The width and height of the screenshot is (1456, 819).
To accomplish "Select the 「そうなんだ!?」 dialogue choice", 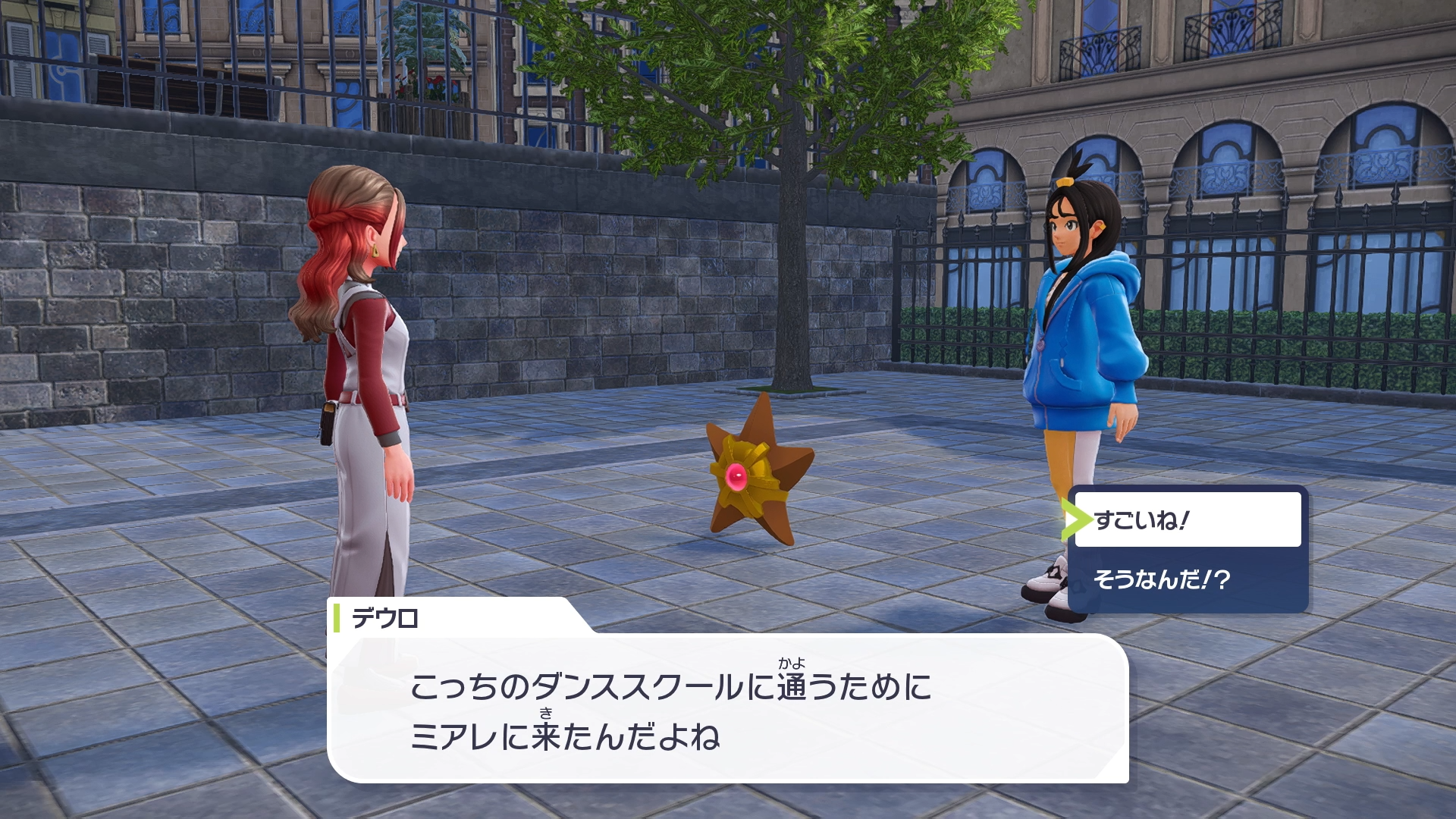I will pos(1187,580).
